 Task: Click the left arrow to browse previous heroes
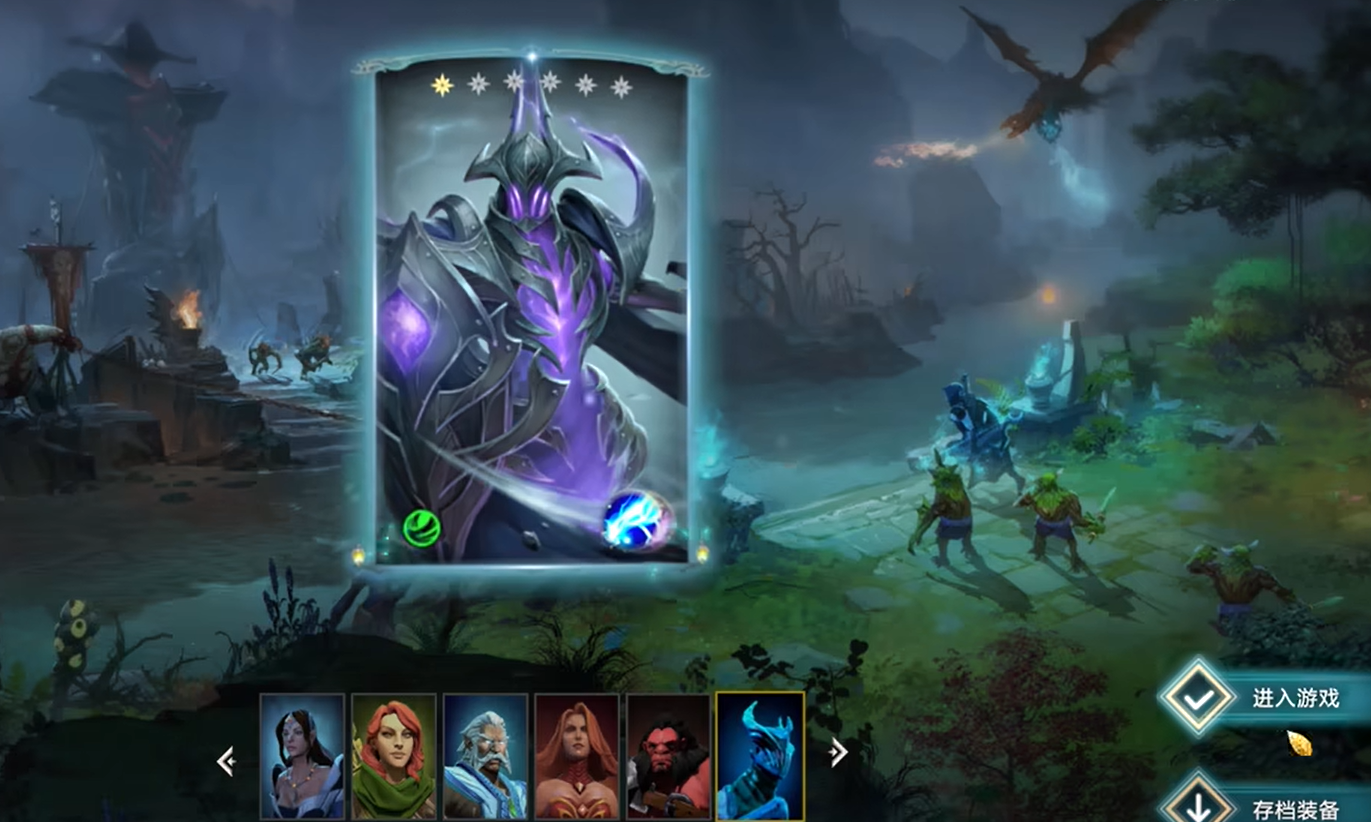pyautogui.click(x=225, y=762)
